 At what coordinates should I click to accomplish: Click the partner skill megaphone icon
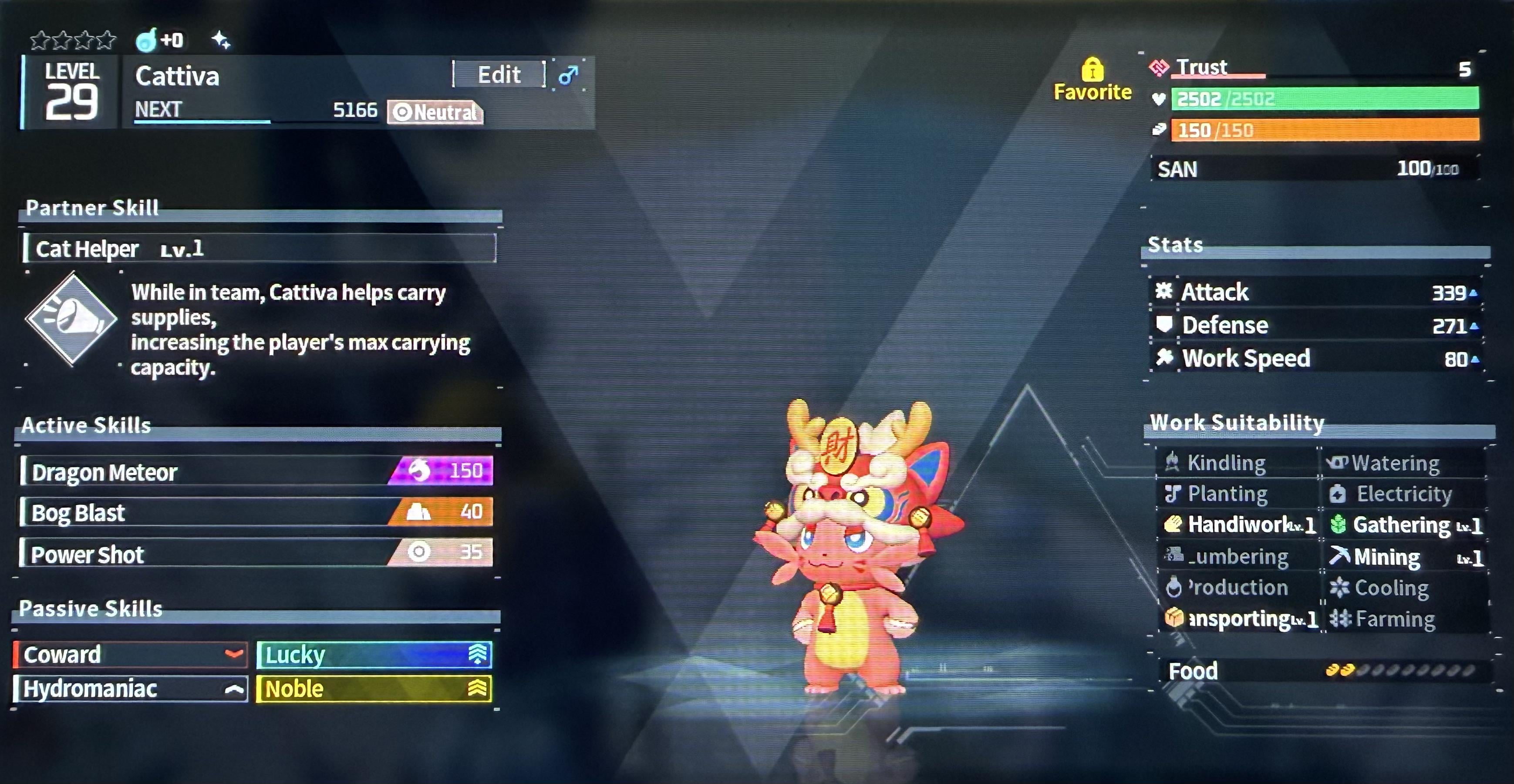pyautogui.click(x=72, y=319)
